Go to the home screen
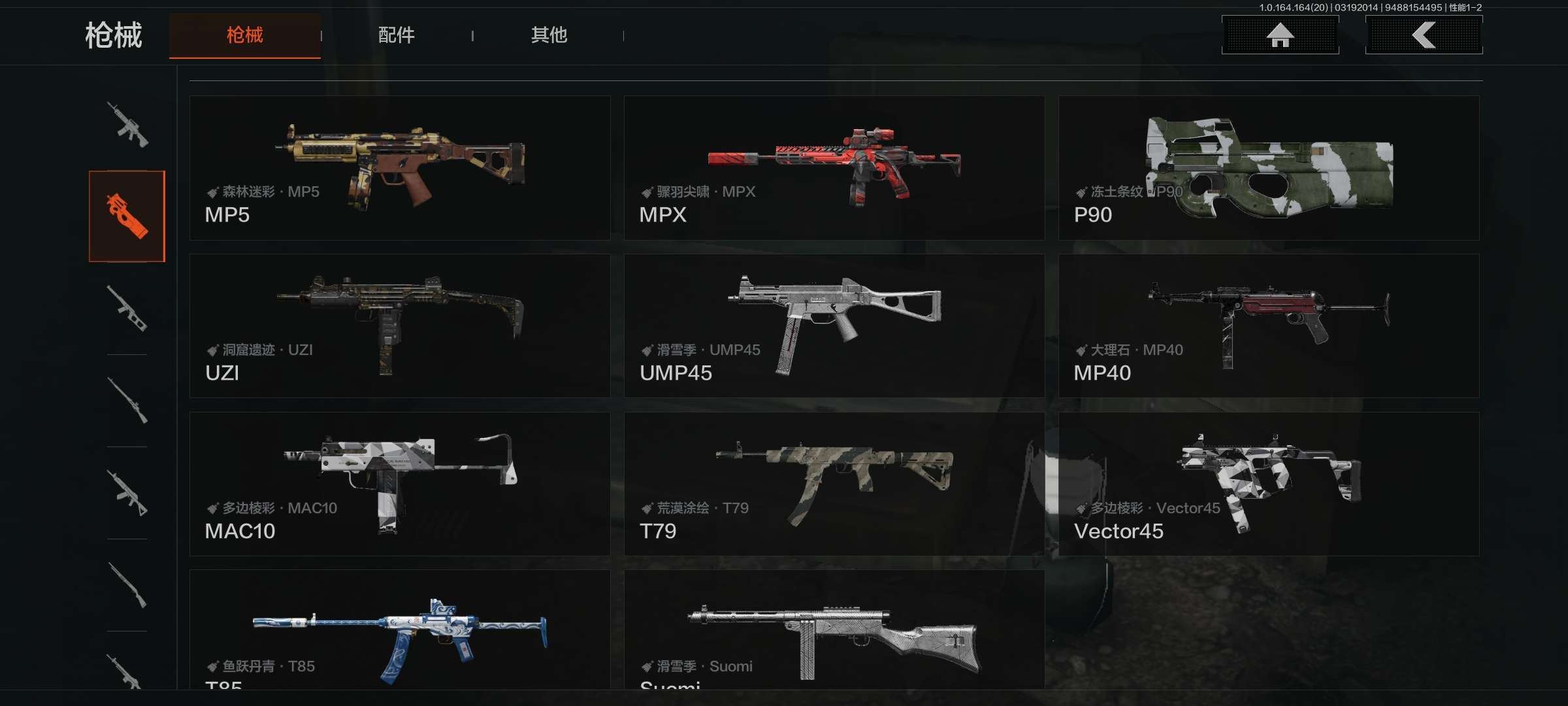This screenshot has height=706, width=1568. [x=1280, y=35]
